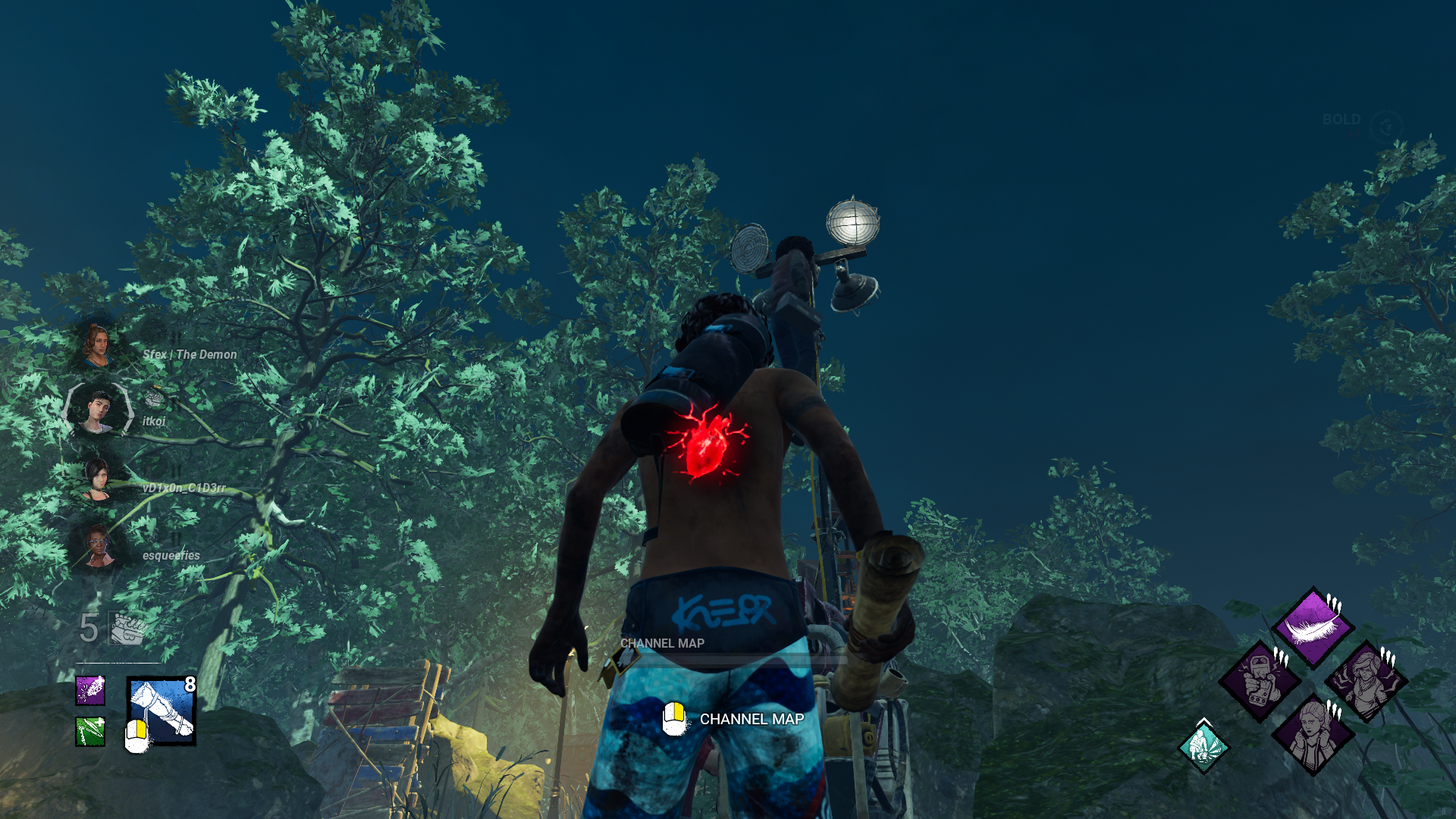Select player itkoi's portrait

99,410
